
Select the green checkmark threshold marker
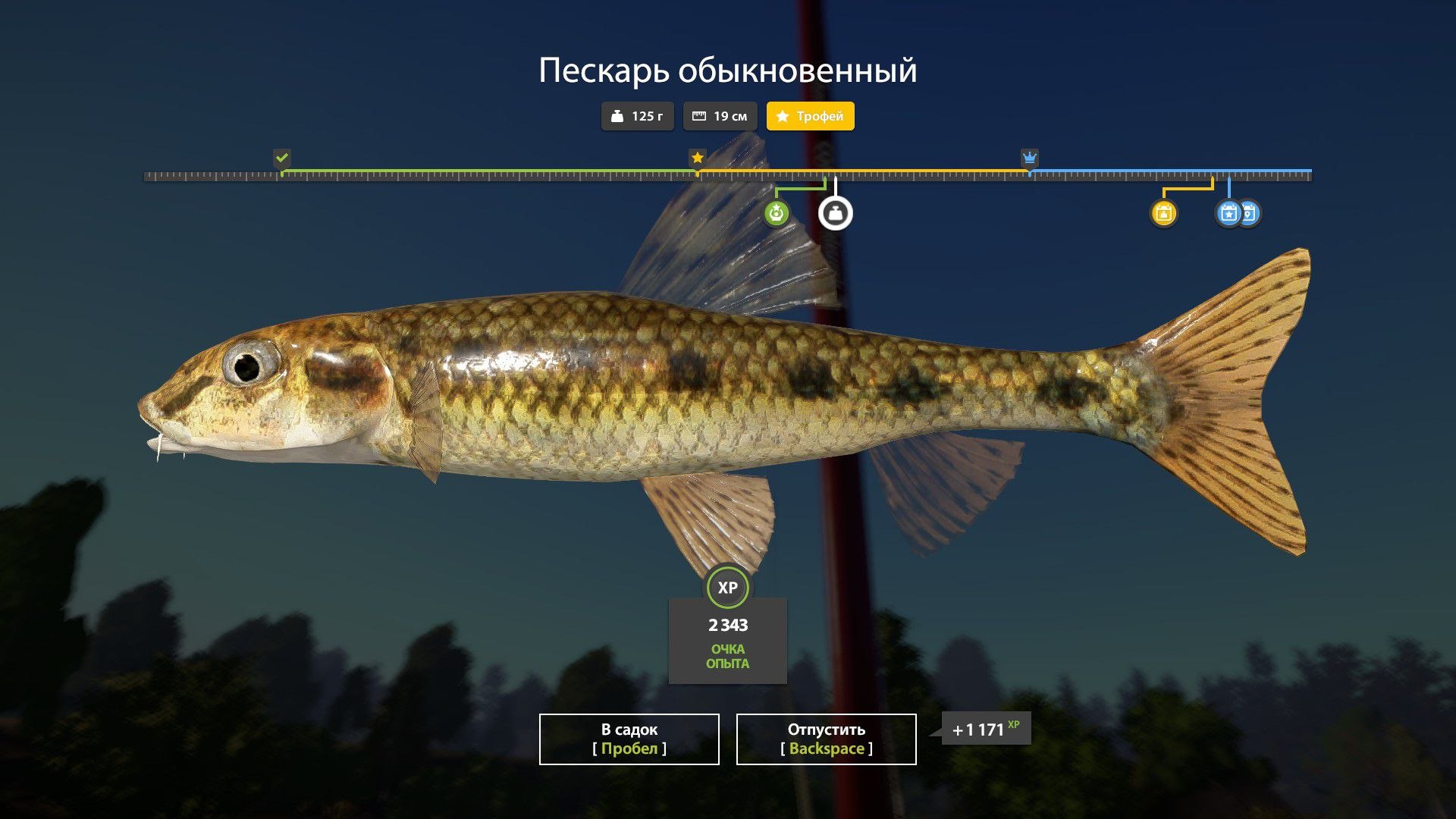point(282,158)
